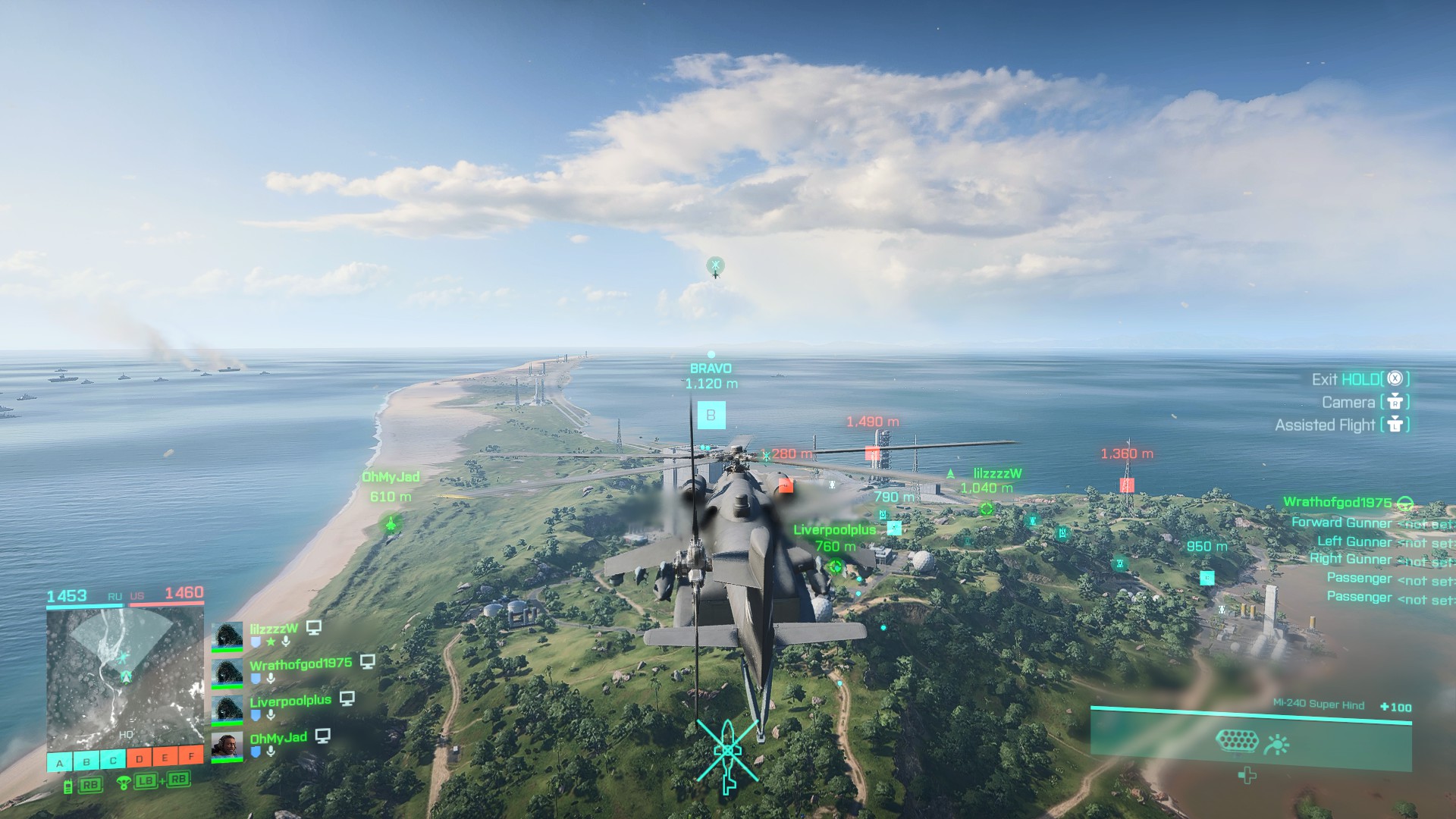
Task: Click the BRAVO objective marker
Action: point(711,415)
